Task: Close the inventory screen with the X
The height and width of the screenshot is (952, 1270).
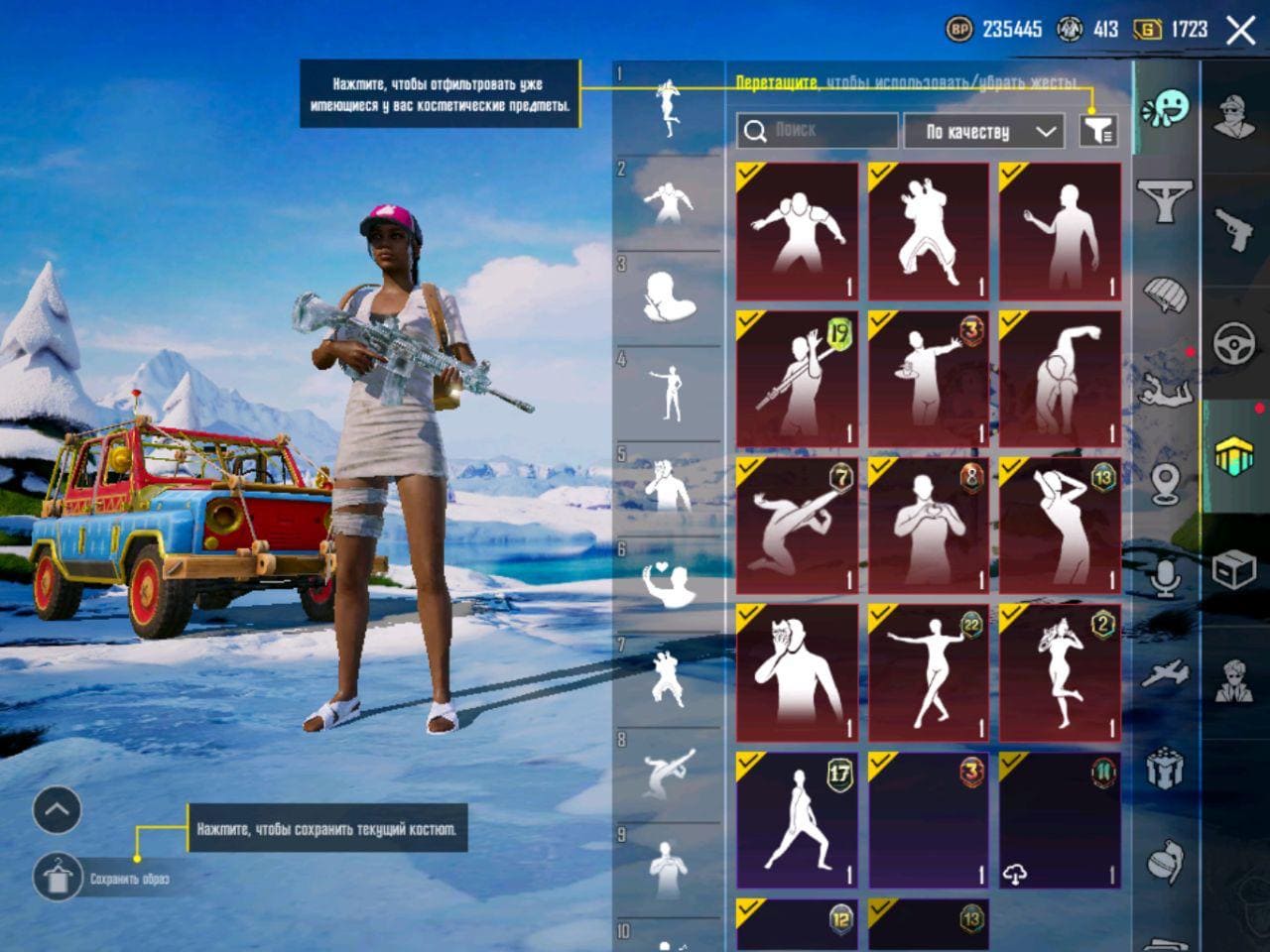Action: 1240,31
